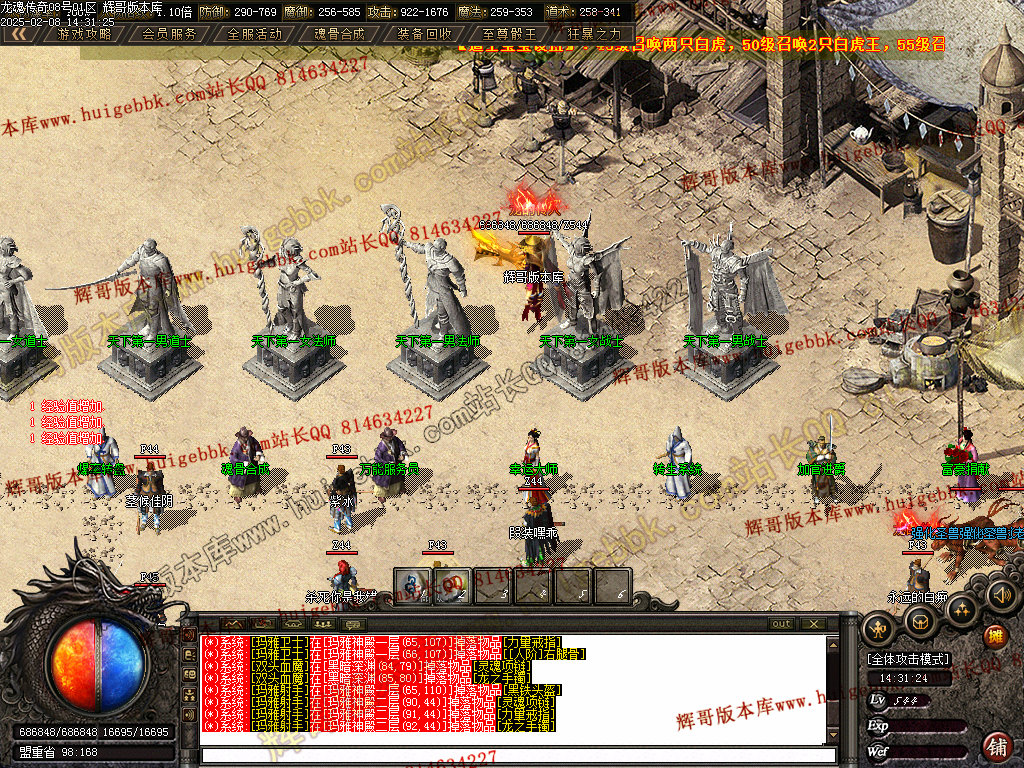Image resolution: width=1024 pixels, height=768 pixels.
Task: Open the bag inventory icon
Action: [921, 622]
